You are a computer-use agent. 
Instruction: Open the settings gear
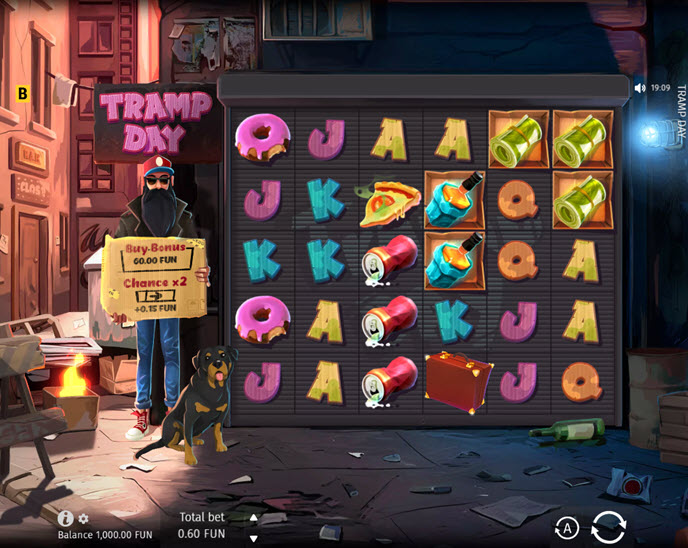84,519
